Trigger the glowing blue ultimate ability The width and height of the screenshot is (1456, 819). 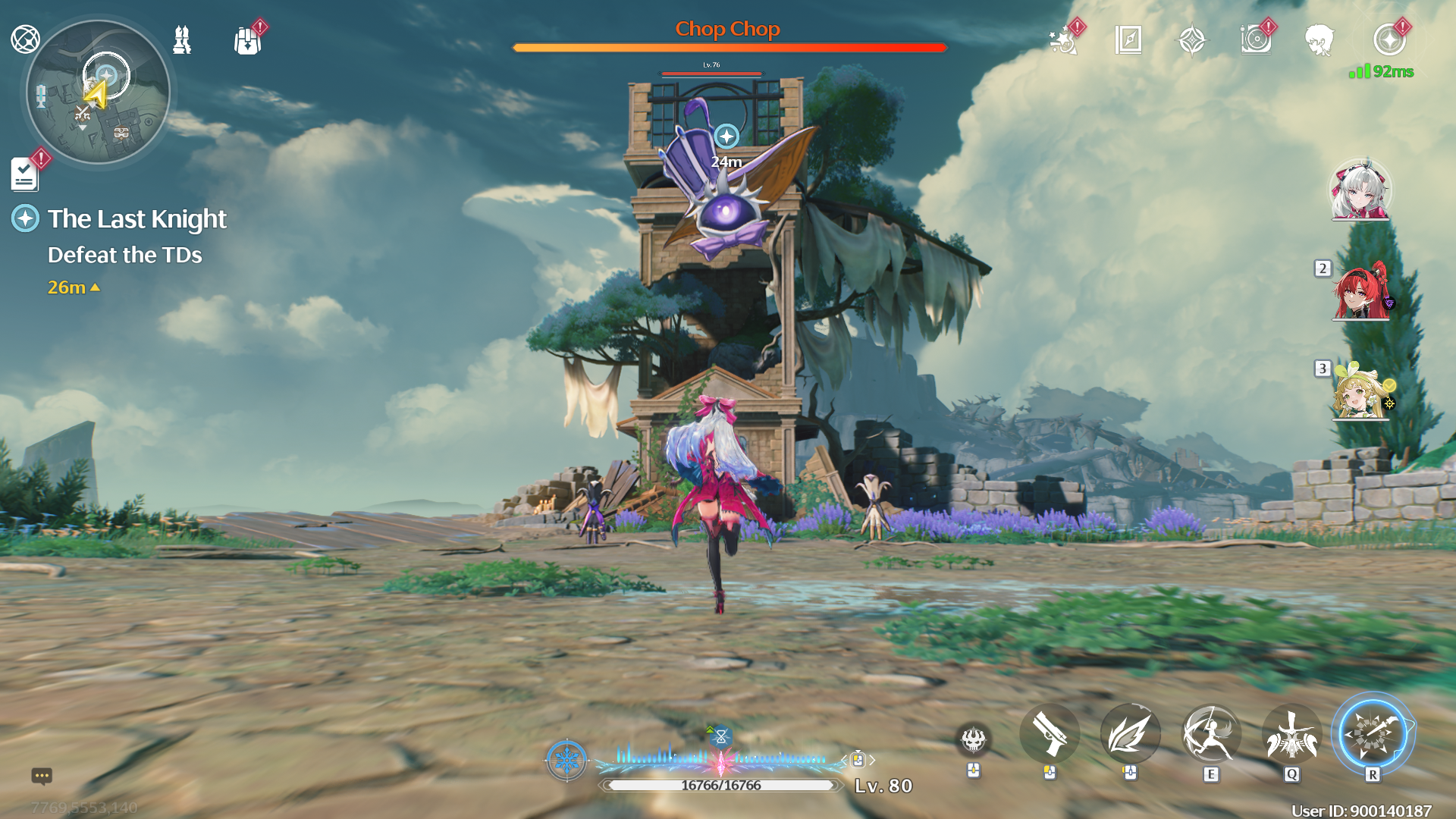coord(1373,733)
